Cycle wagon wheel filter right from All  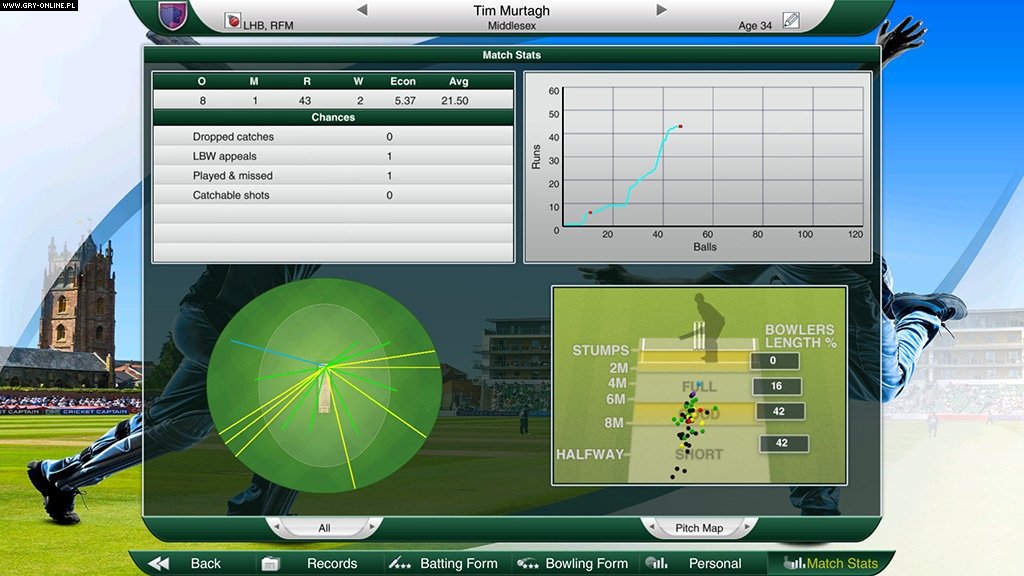click(x=373, y=527)
